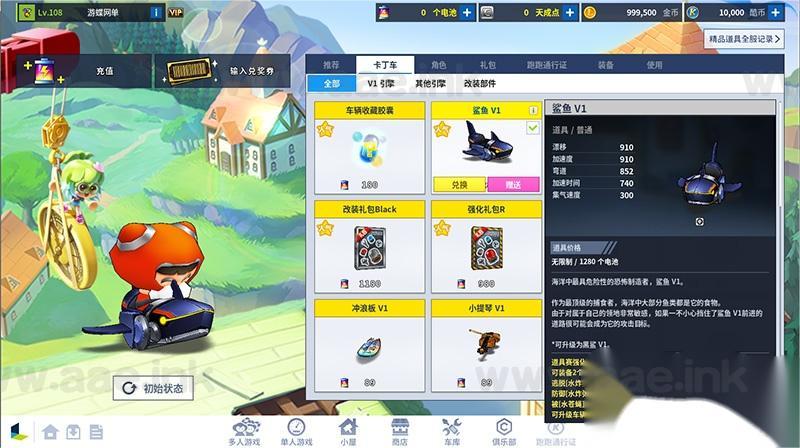Screen dimensions: 800x448
Task: Select the 车辆收藏胶囊 item
Action: tap(370, 146)
